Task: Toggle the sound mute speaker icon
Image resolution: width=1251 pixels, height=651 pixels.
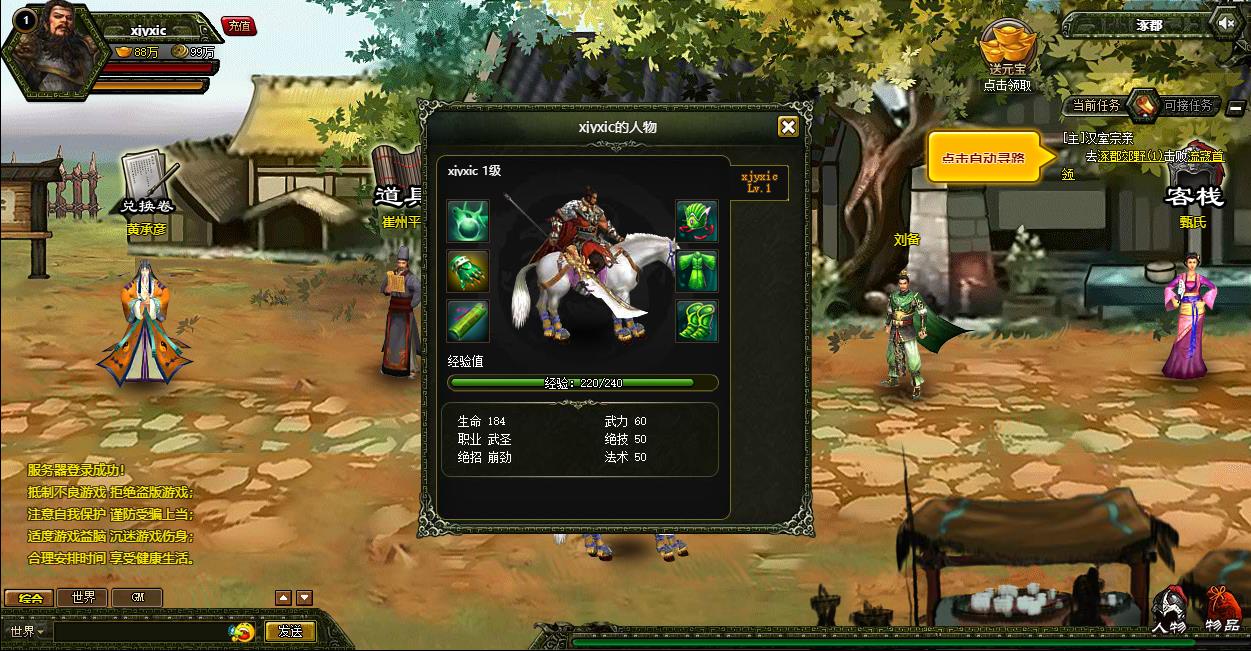Action: pyautogui.click(x=1226, y=23)
